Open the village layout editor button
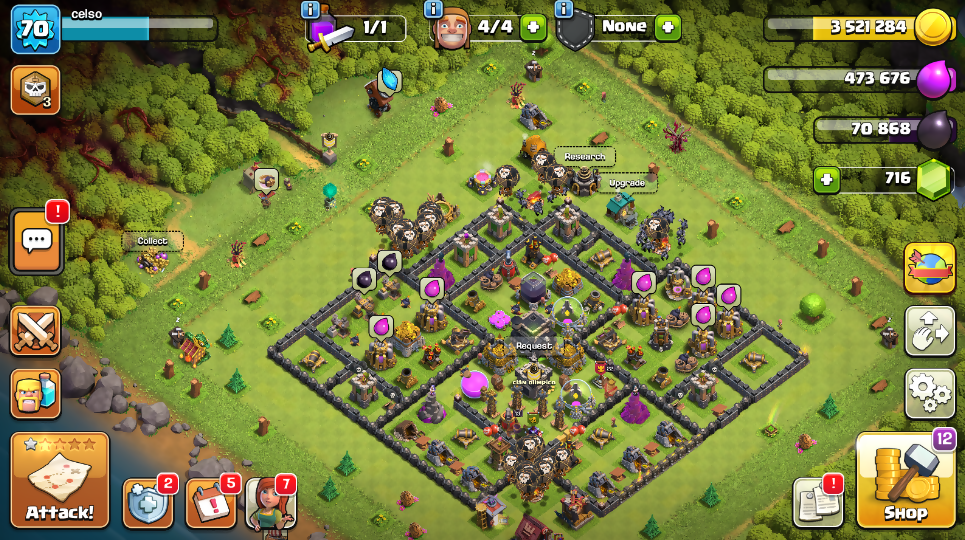The image size is (965, 540). (x=930, y=331)
